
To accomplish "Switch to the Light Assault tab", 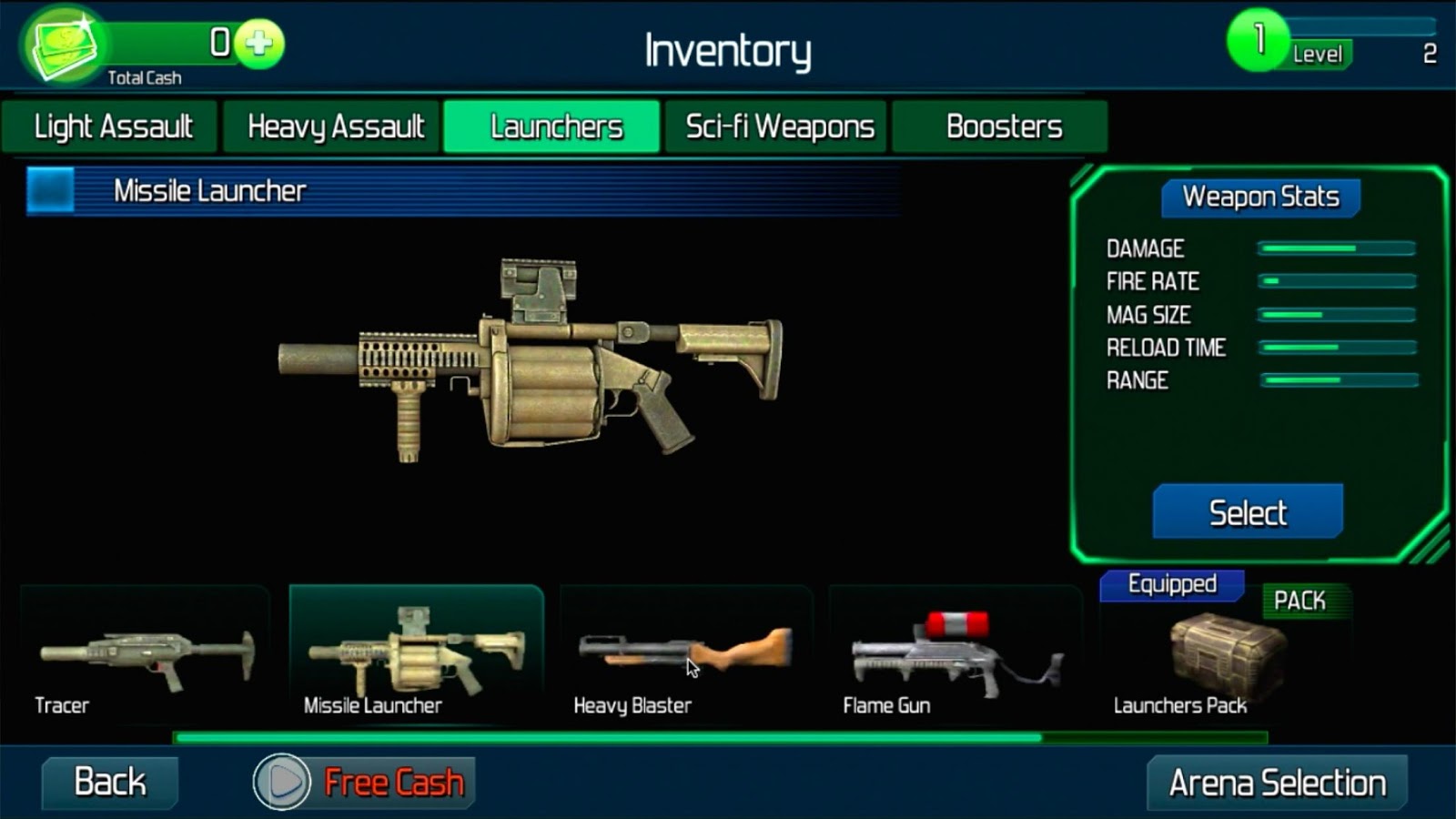I will click(x=111, y=126).
